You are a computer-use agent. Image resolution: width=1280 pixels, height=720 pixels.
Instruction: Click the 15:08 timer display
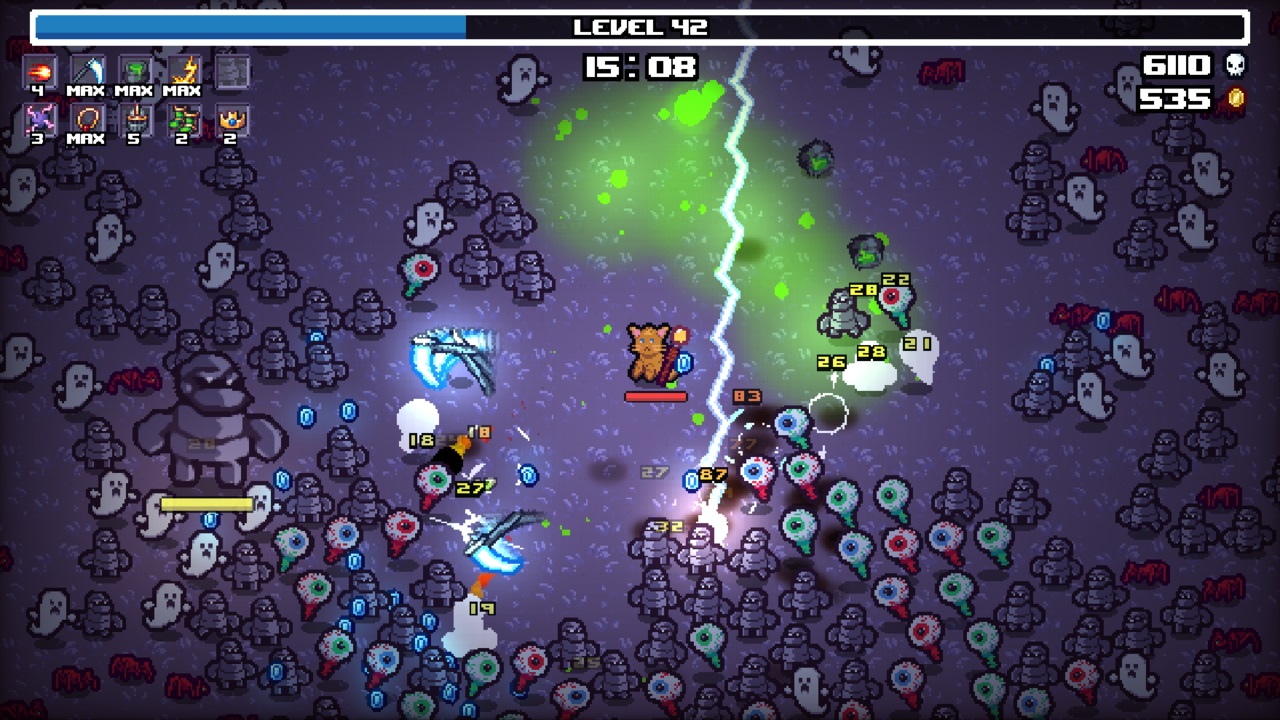(x=640, y=68)
